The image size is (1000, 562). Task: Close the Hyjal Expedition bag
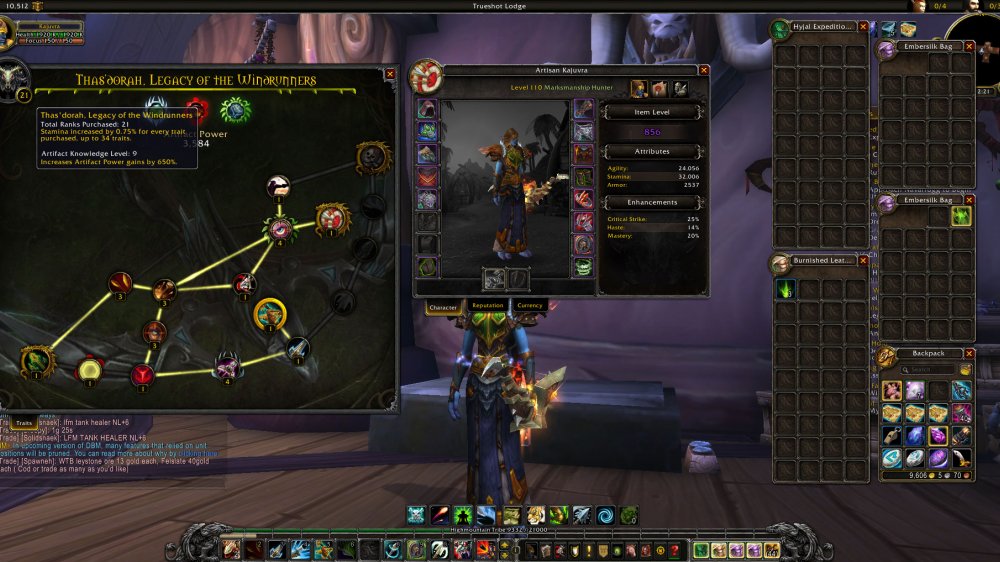(x=863, y=27)
